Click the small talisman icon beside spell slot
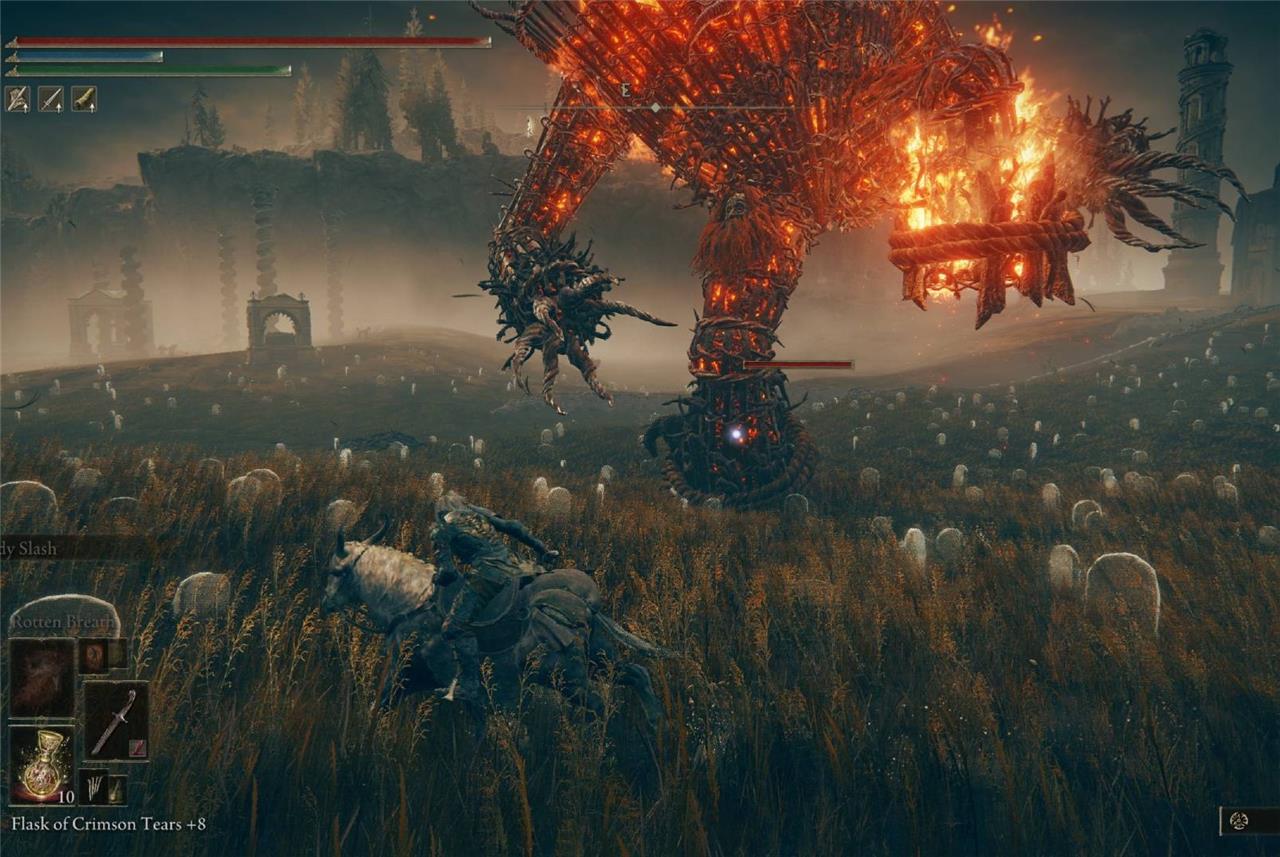 click(93, 655)
